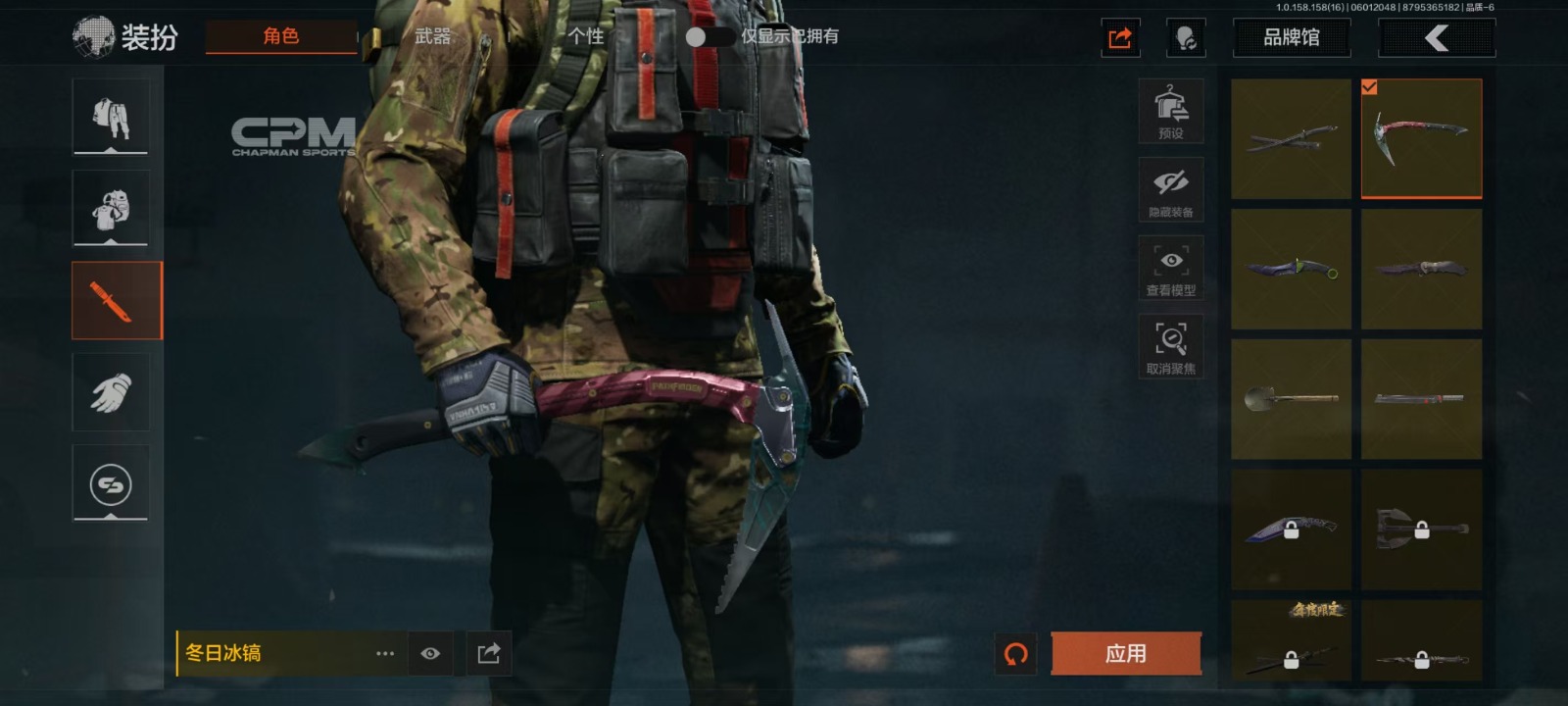Image resolution: width=1568 pixels, height=706 pixels.
Task: Open the three-dot menu beside 冬日冰镐
Action: 385,653
